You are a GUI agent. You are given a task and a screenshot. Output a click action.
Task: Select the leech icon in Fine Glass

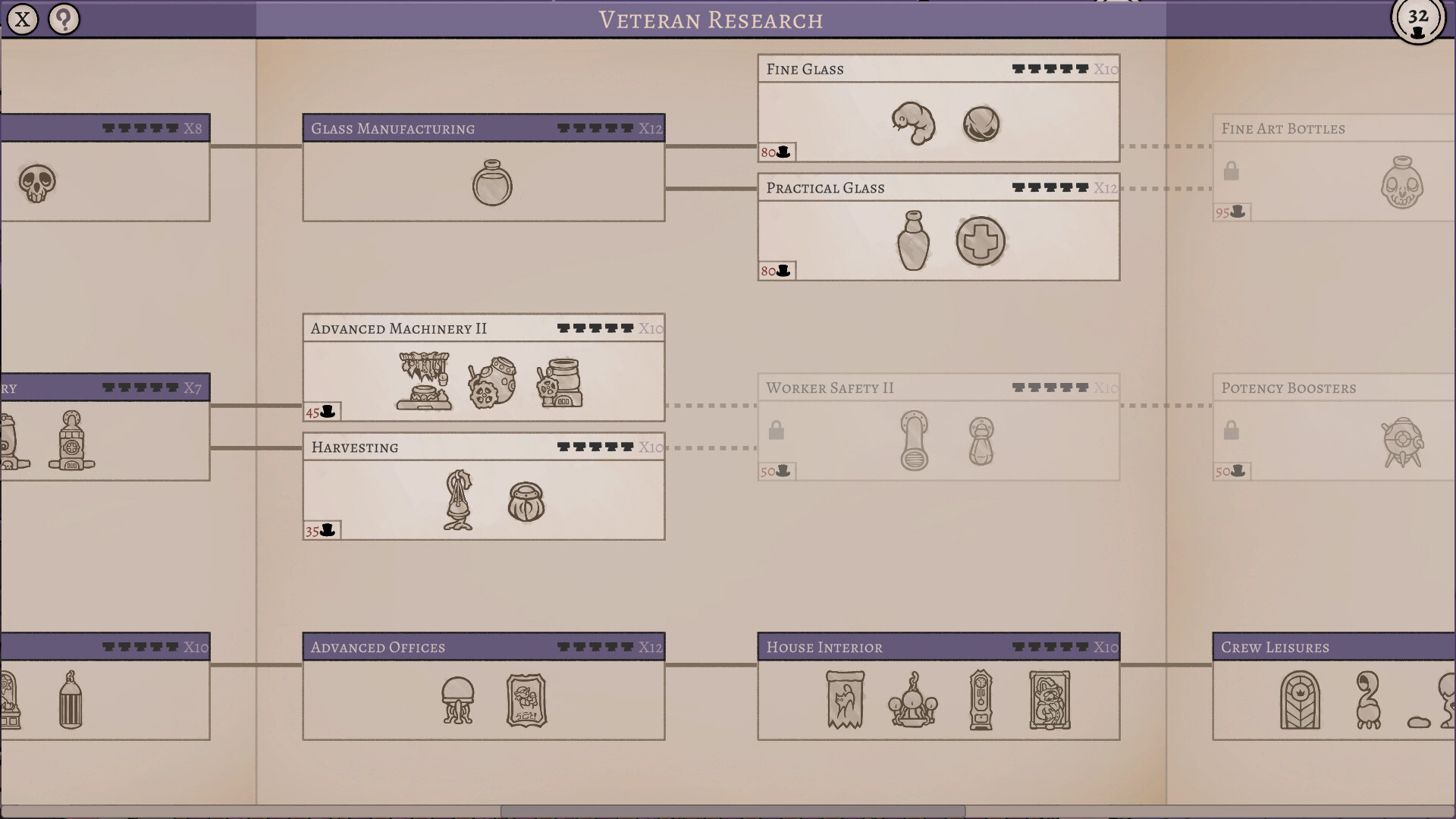[914, 125]
